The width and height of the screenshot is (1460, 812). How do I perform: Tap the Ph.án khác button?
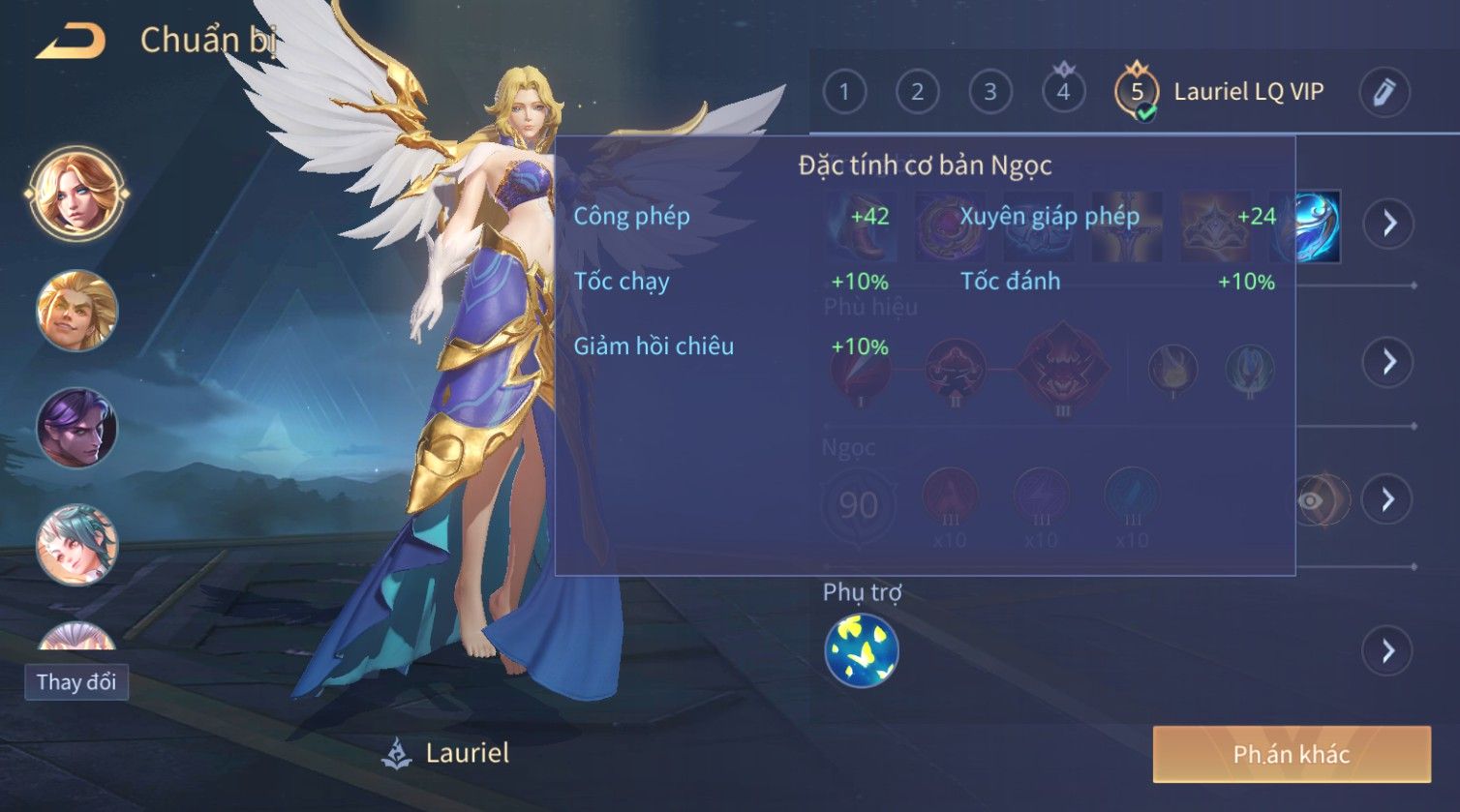tap(1291, 754)
